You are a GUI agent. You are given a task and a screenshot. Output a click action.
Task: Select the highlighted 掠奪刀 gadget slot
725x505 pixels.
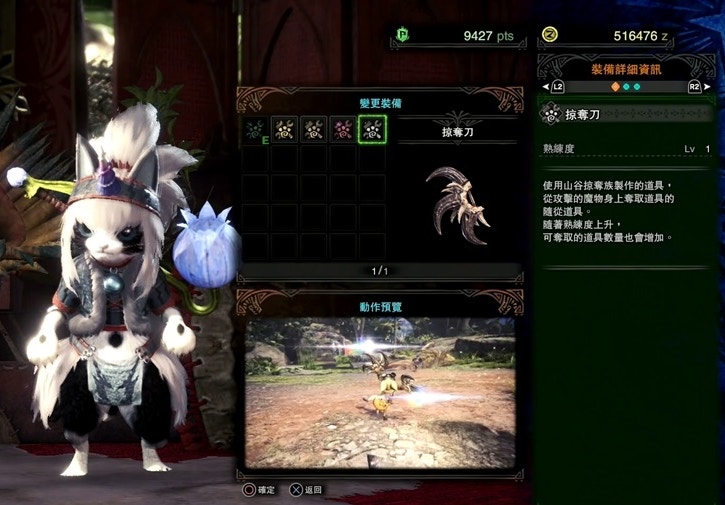coord(372,129)
